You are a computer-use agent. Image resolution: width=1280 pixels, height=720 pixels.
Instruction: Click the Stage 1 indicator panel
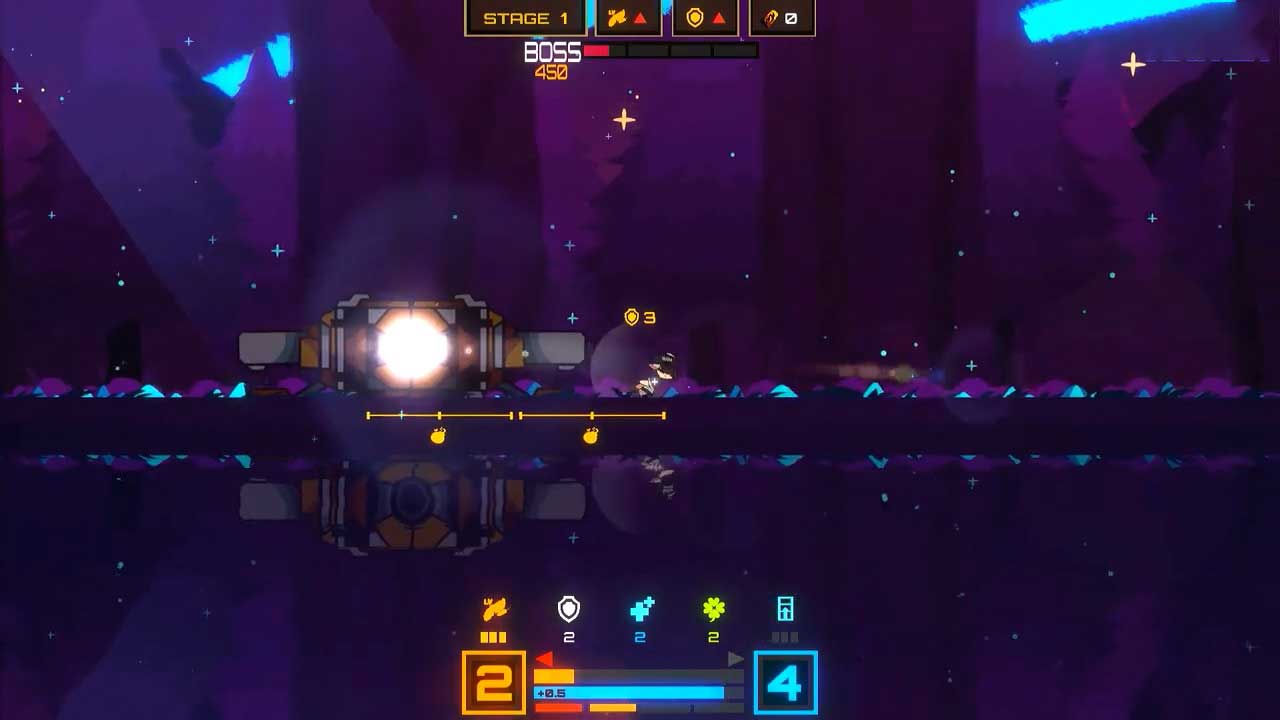[525, 18]
